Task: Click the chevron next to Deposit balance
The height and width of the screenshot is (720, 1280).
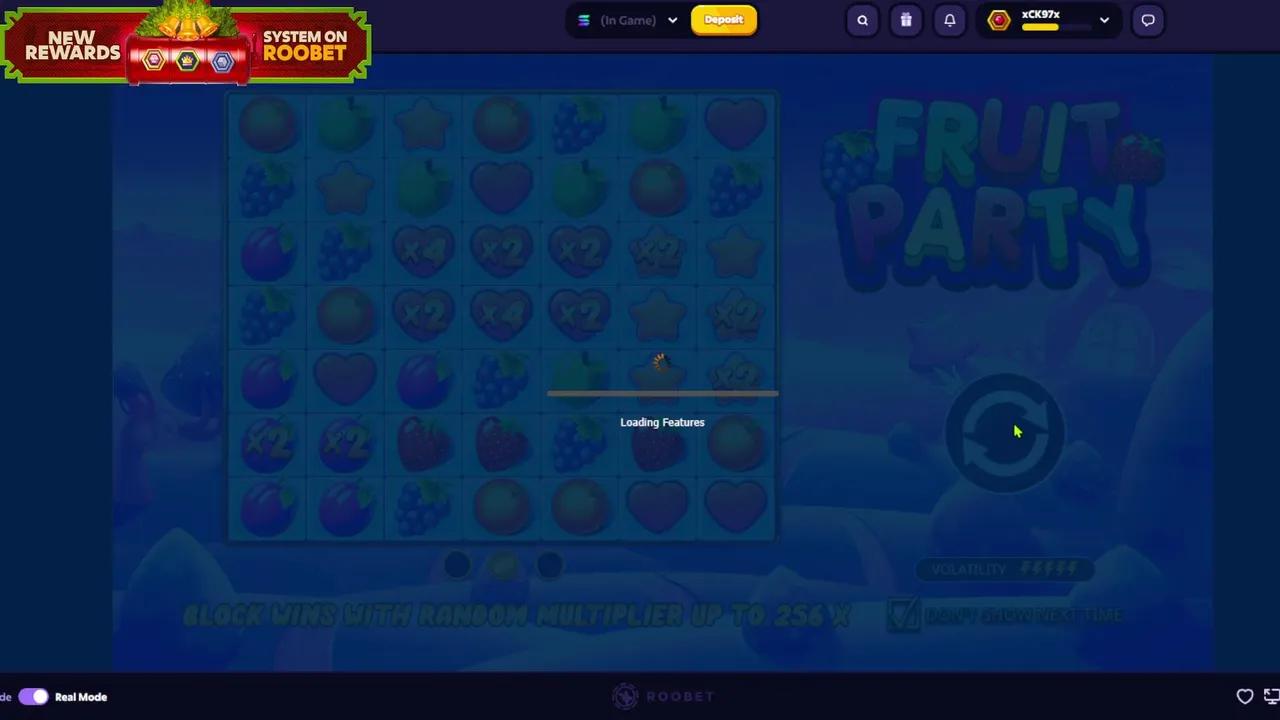Action: (x=672, y=20)
